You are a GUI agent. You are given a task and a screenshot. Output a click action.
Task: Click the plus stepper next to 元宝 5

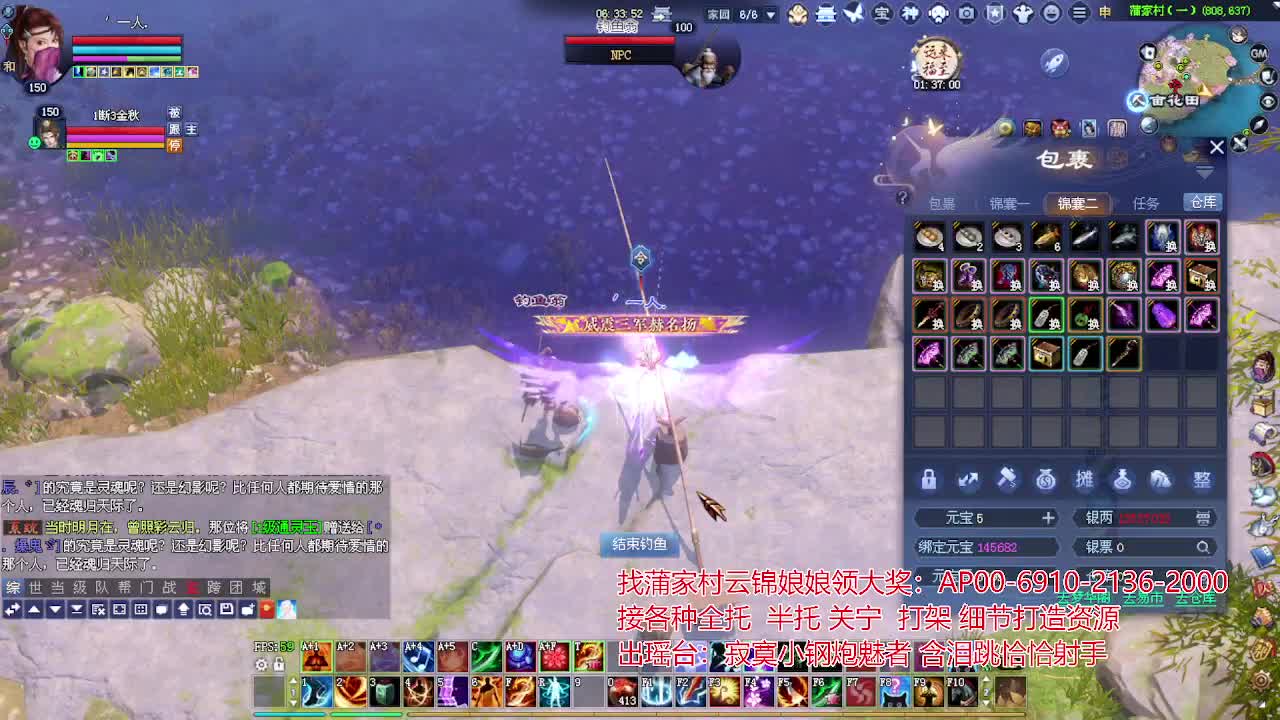[x=1049, y=518]
